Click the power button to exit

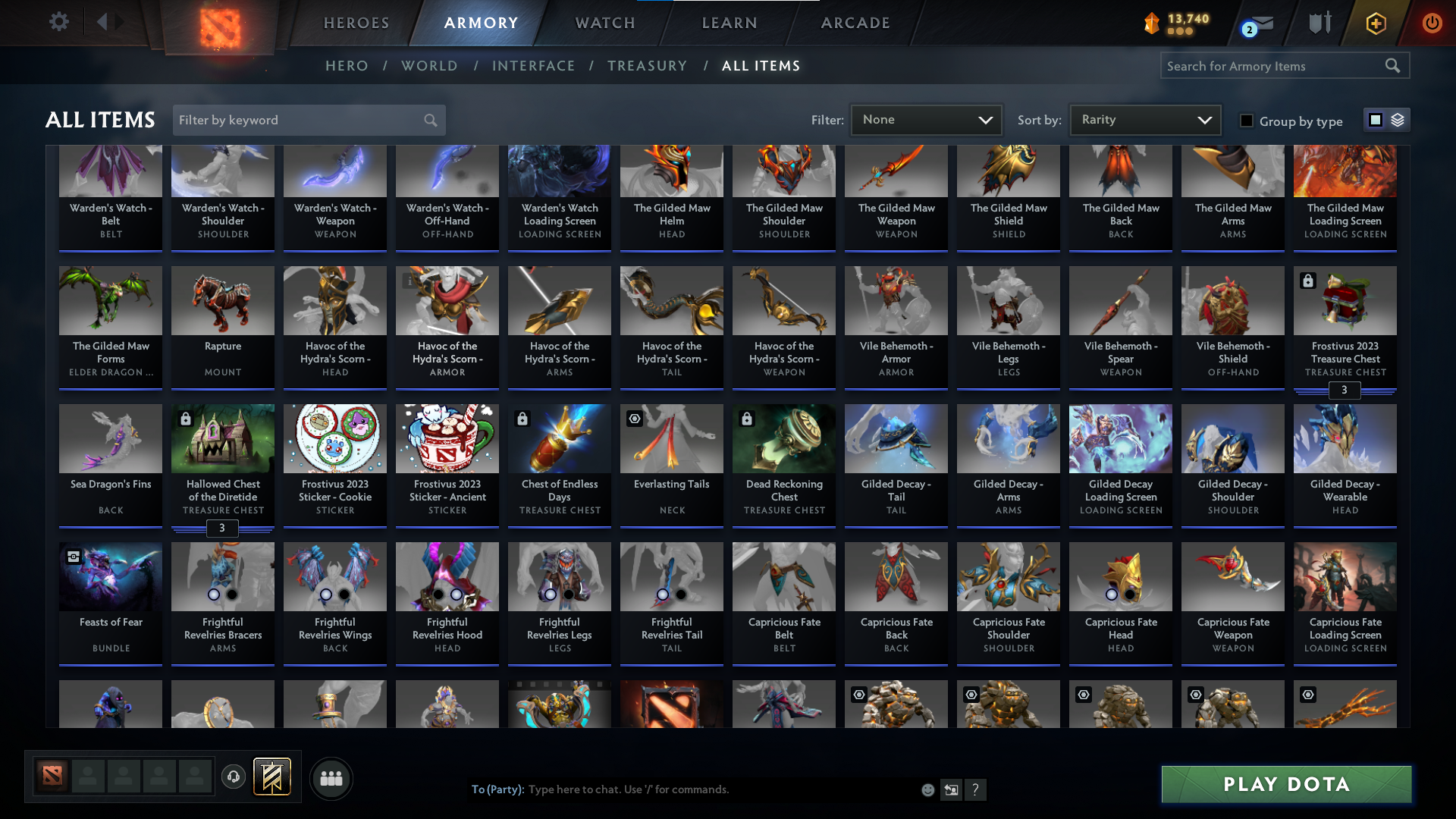(1432, 23)
